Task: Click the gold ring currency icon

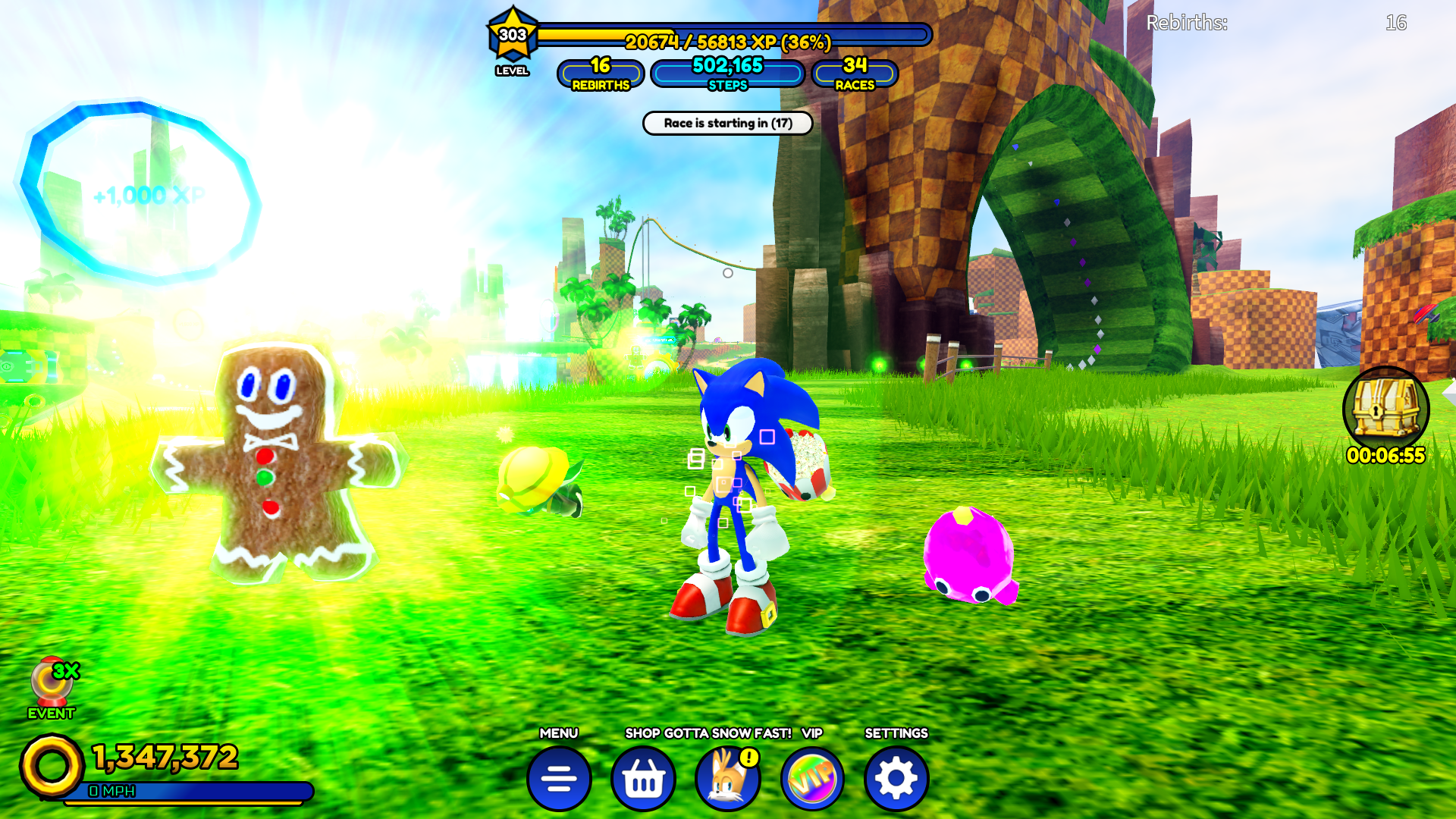Action: coord(52,766)
